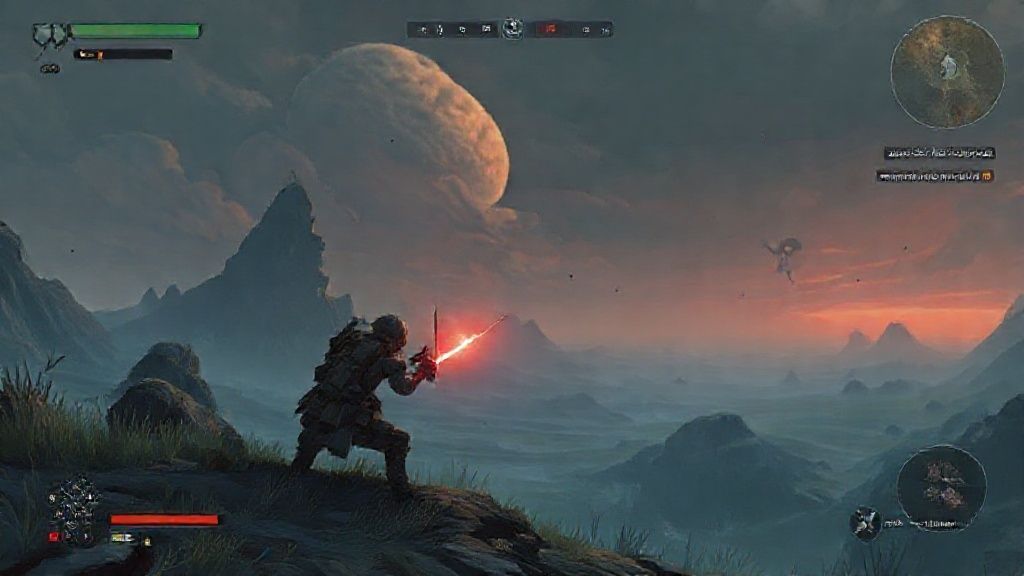Select the ornate cluster emblem above the red bar
The image size is (1024, 576).
coord(76,497)
